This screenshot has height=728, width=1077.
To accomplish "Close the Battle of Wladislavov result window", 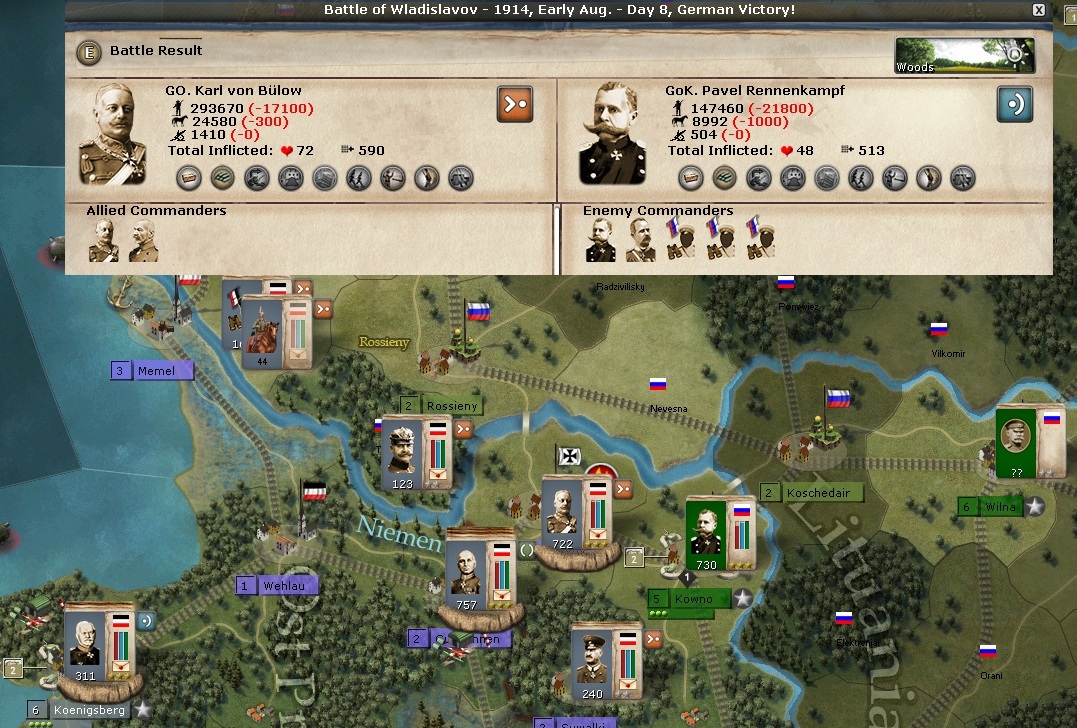I will coord(1039,10).
